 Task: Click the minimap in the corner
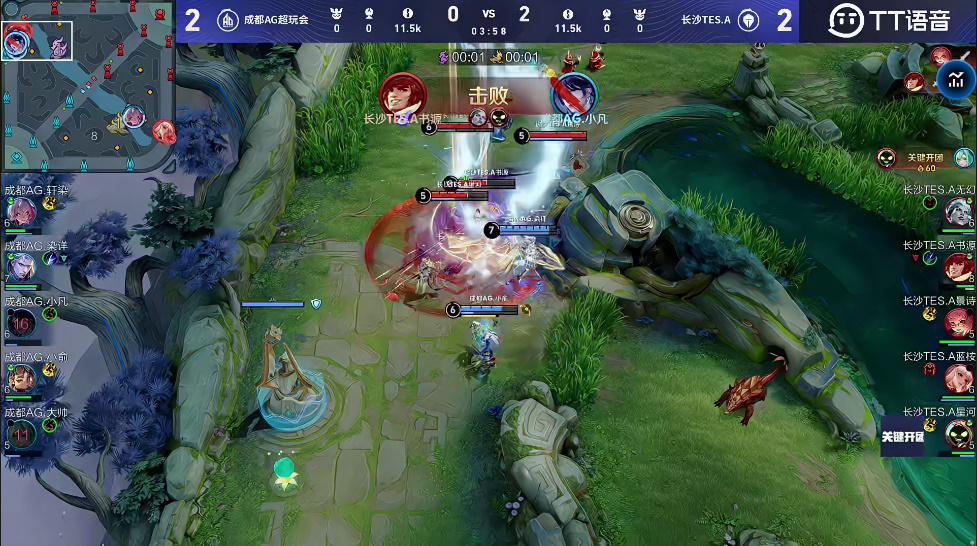pos(88,85)
